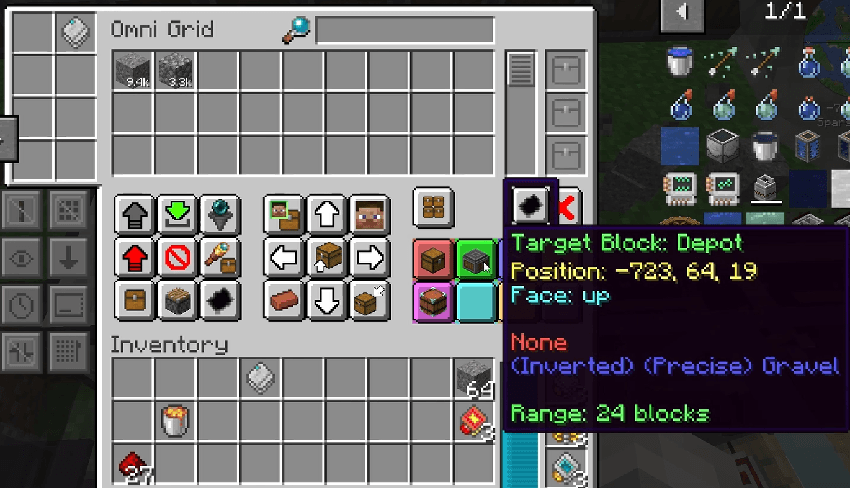Click the Omni Grid search field
The width and height of the screenshot is (850, 488).
405,30
